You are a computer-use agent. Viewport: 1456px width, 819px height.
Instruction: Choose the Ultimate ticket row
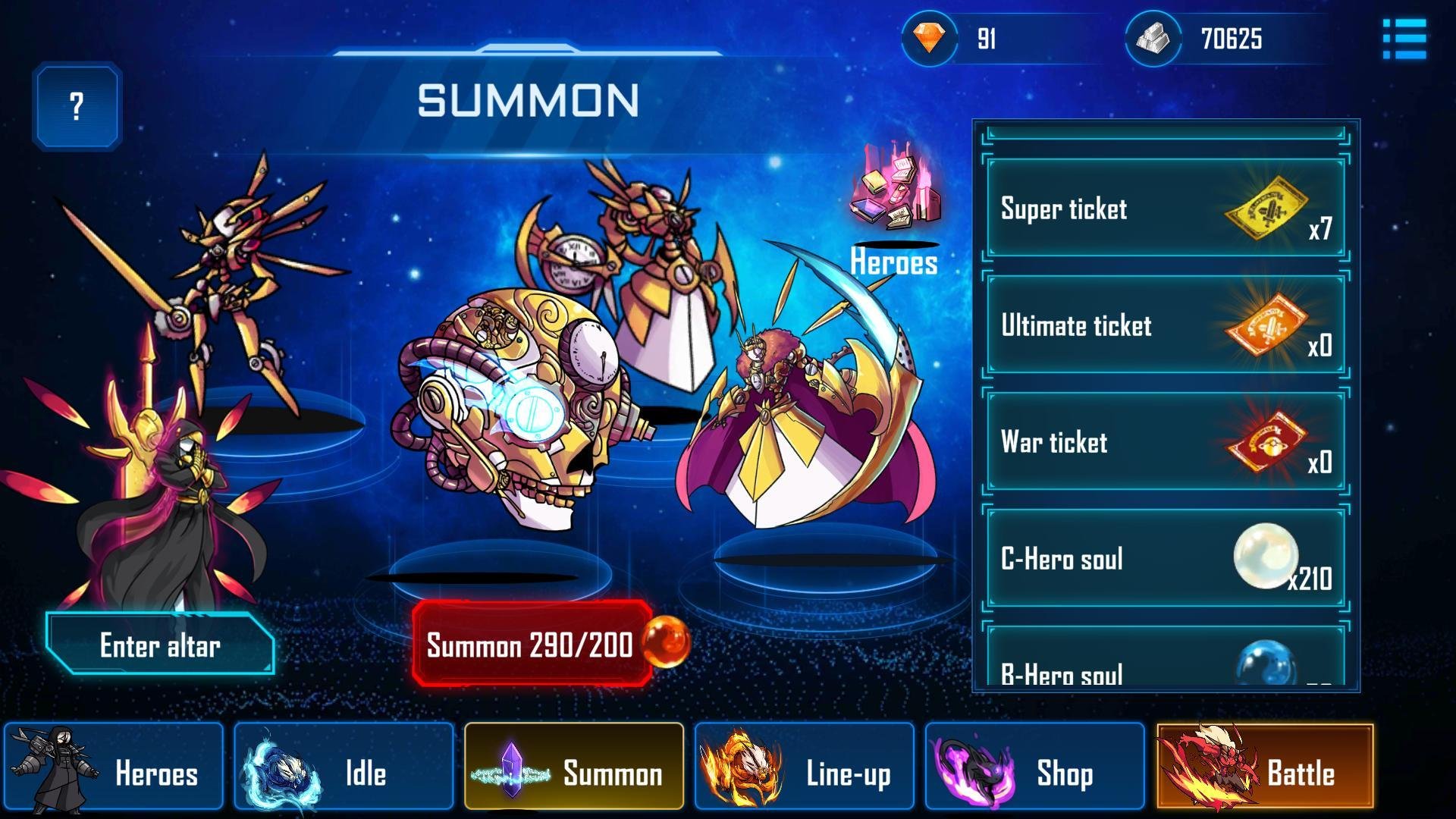[1165, 325]
